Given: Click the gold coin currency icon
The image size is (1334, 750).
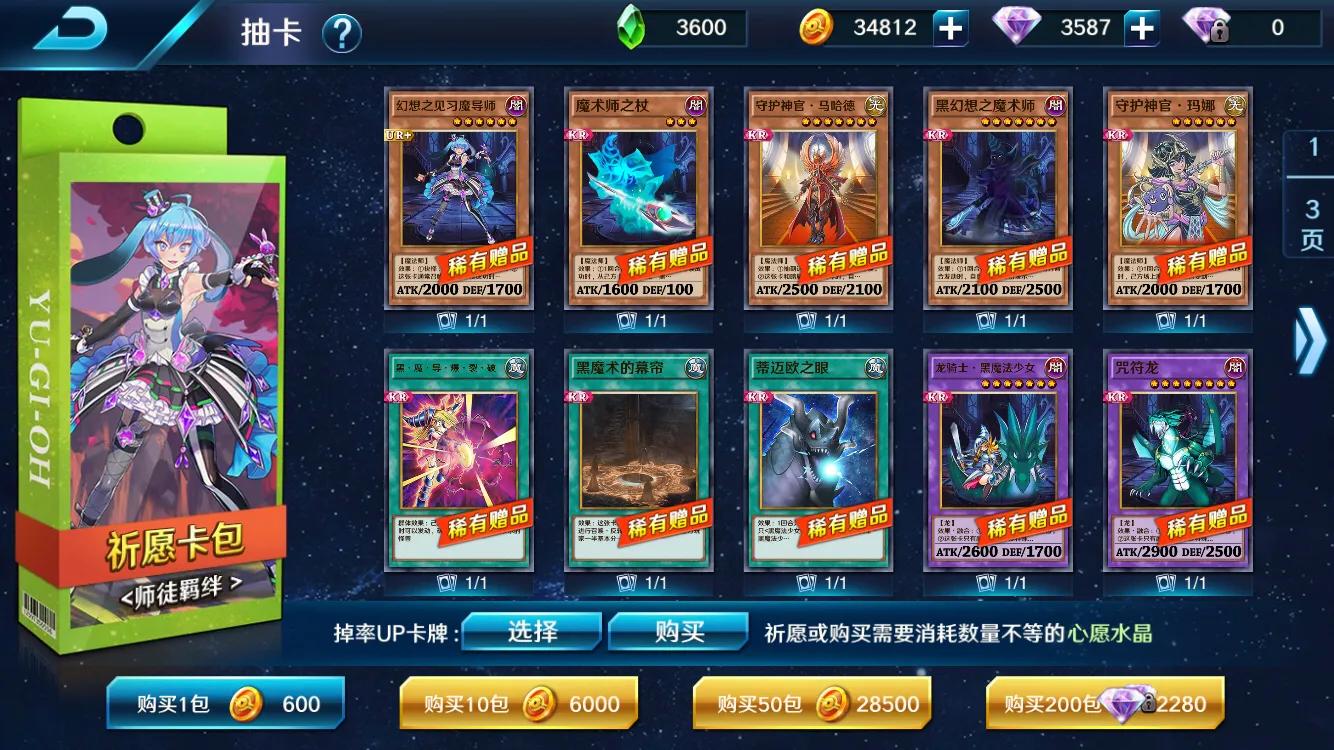Looking at the screenshot, I should tap(817, 27).
